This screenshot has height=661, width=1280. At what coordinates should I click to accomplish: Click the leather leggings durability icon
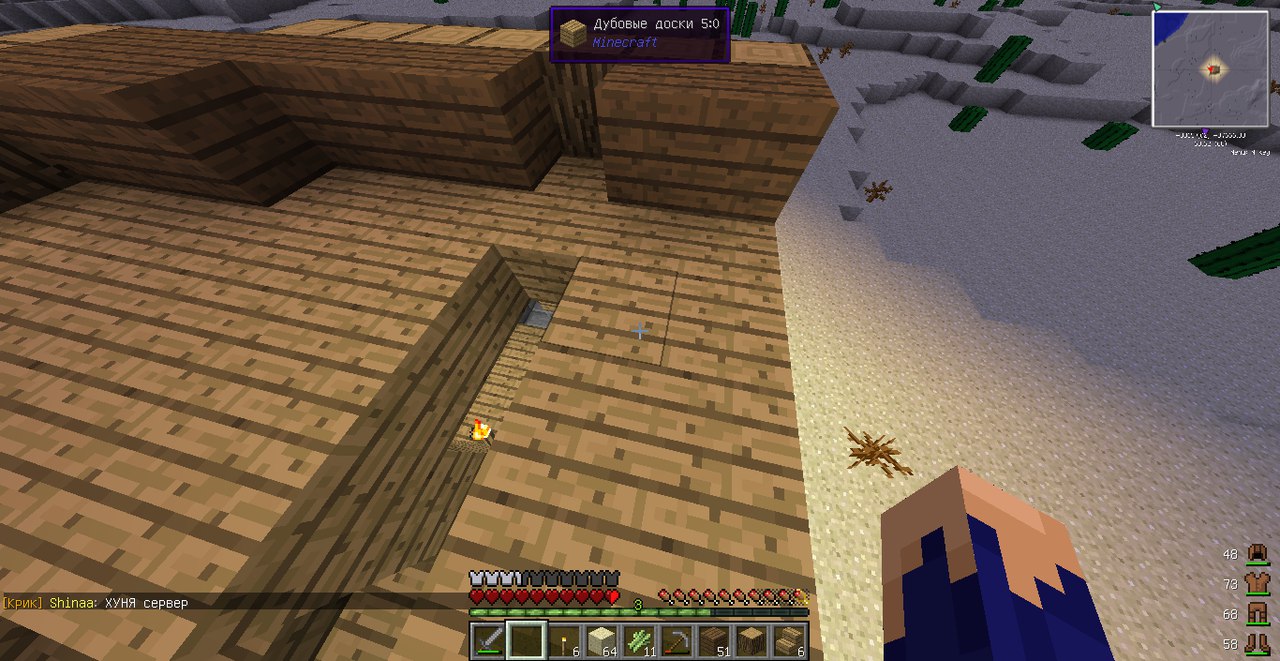[1257, 613]
